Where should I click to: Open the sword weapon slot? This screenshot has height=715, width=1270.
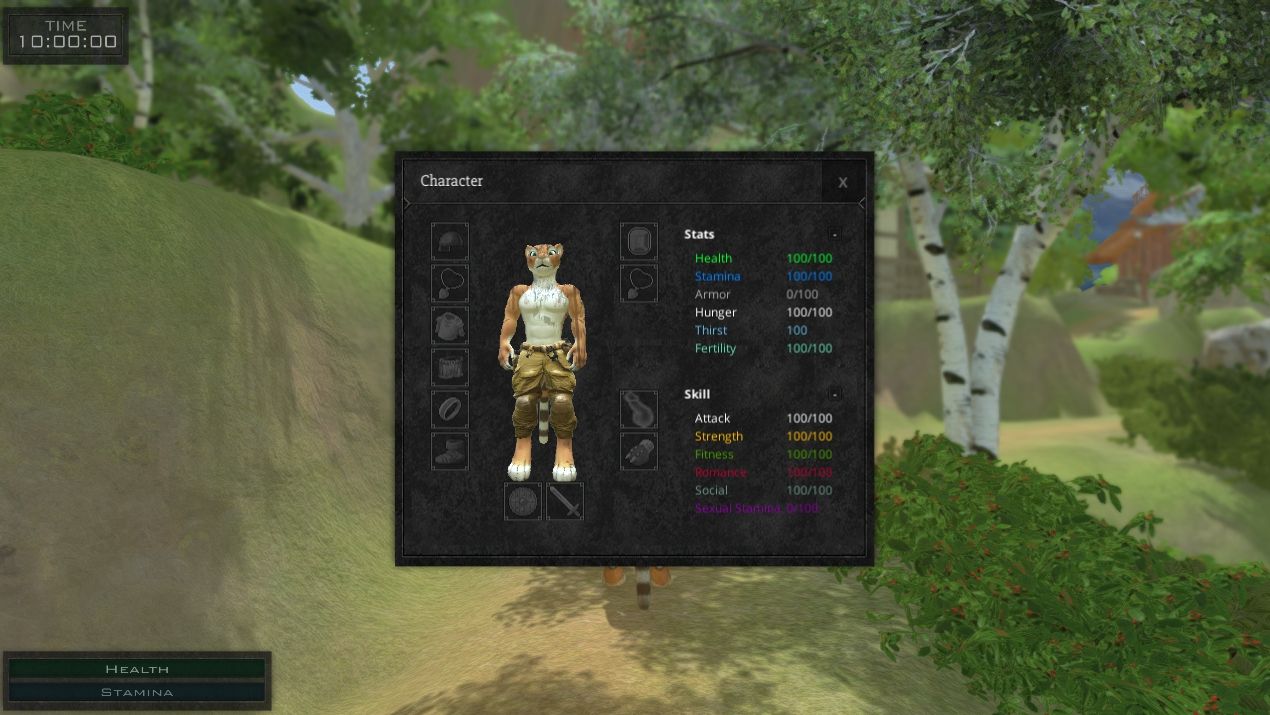[565, 501]
